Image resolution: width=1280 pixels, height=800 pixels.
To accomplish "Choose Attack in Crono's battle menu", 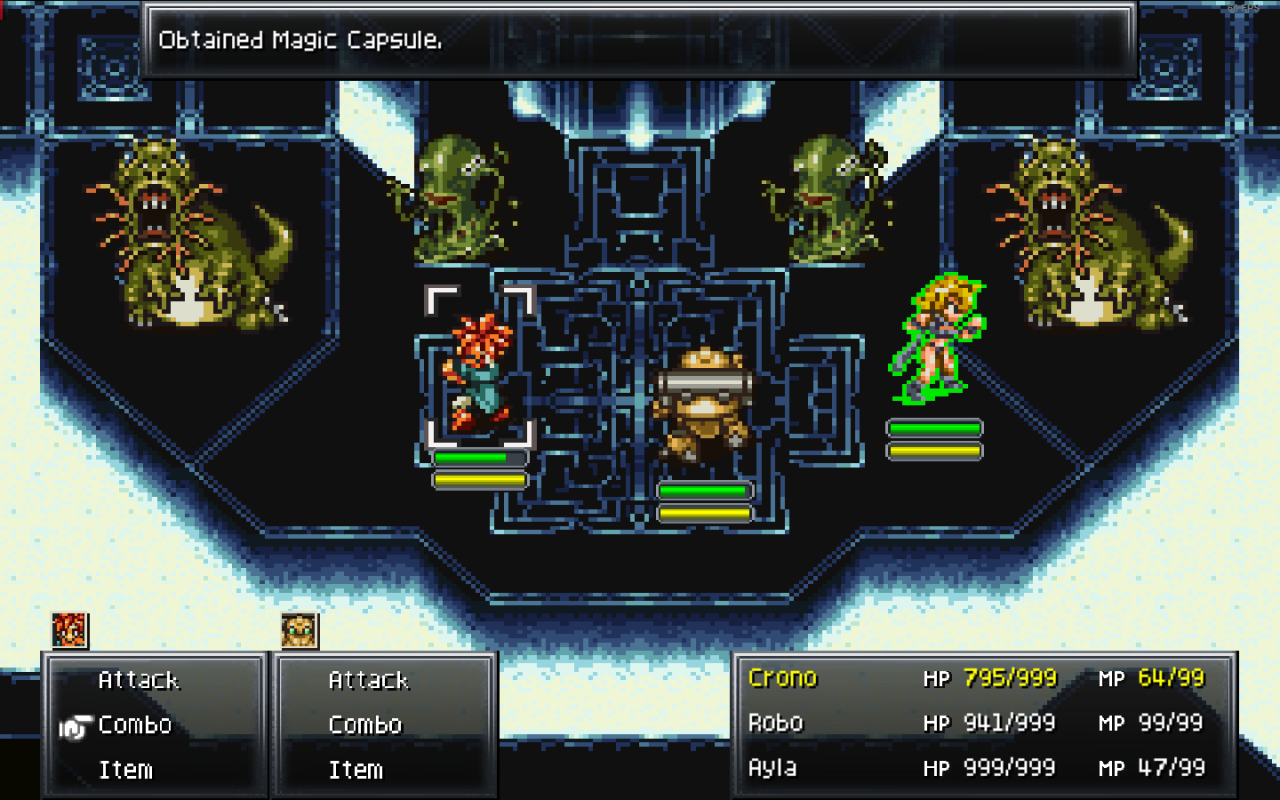I will (x=137, y=679).
